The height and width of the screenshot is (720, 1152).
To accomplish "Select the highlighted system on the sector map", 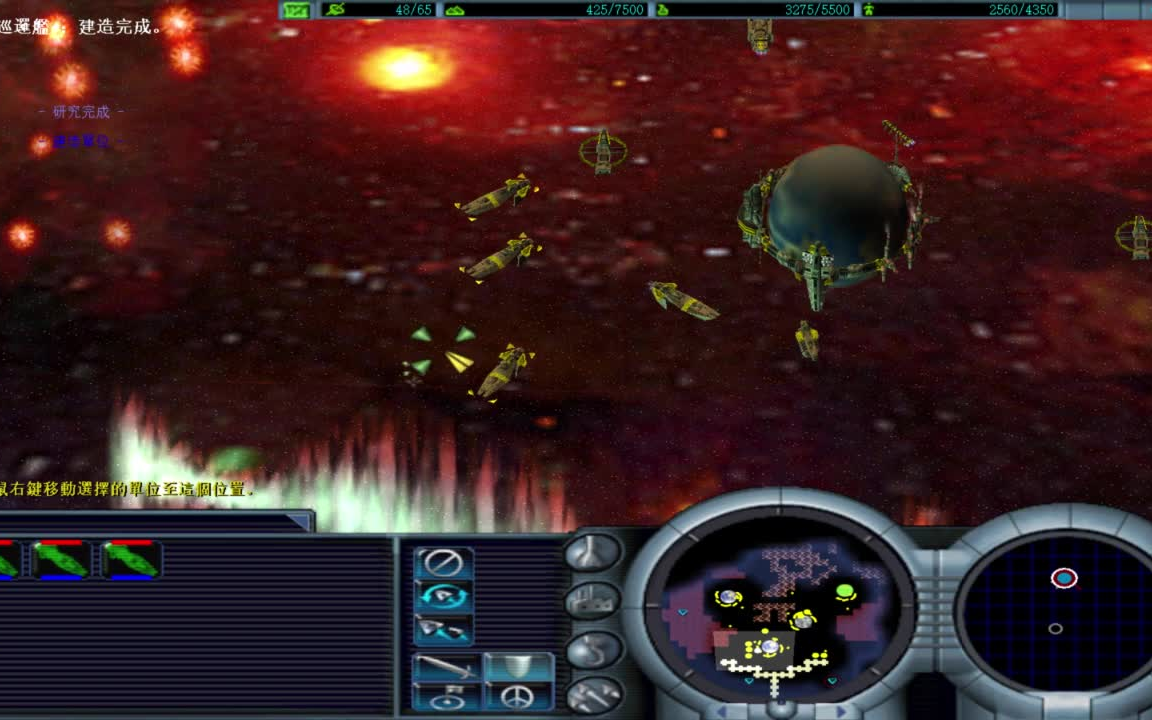I will point(1064,578).
